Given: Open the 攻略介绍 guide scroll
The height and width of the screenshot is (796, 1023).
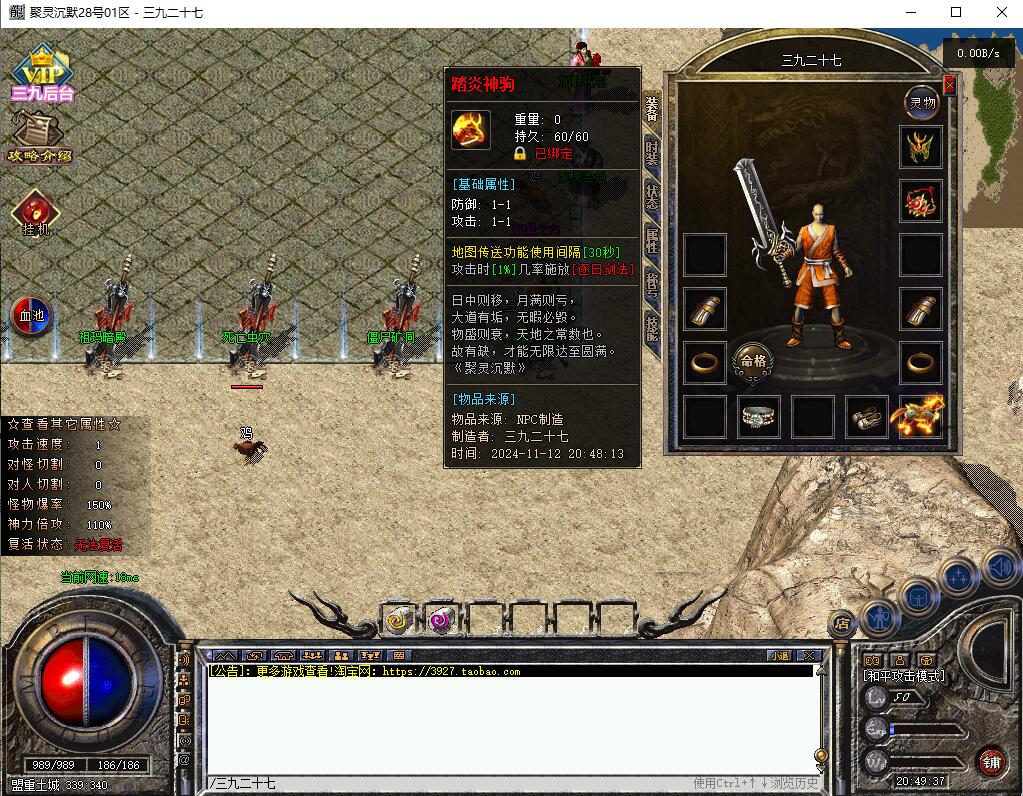Looking at the screenshot, I should coord(39,137).
